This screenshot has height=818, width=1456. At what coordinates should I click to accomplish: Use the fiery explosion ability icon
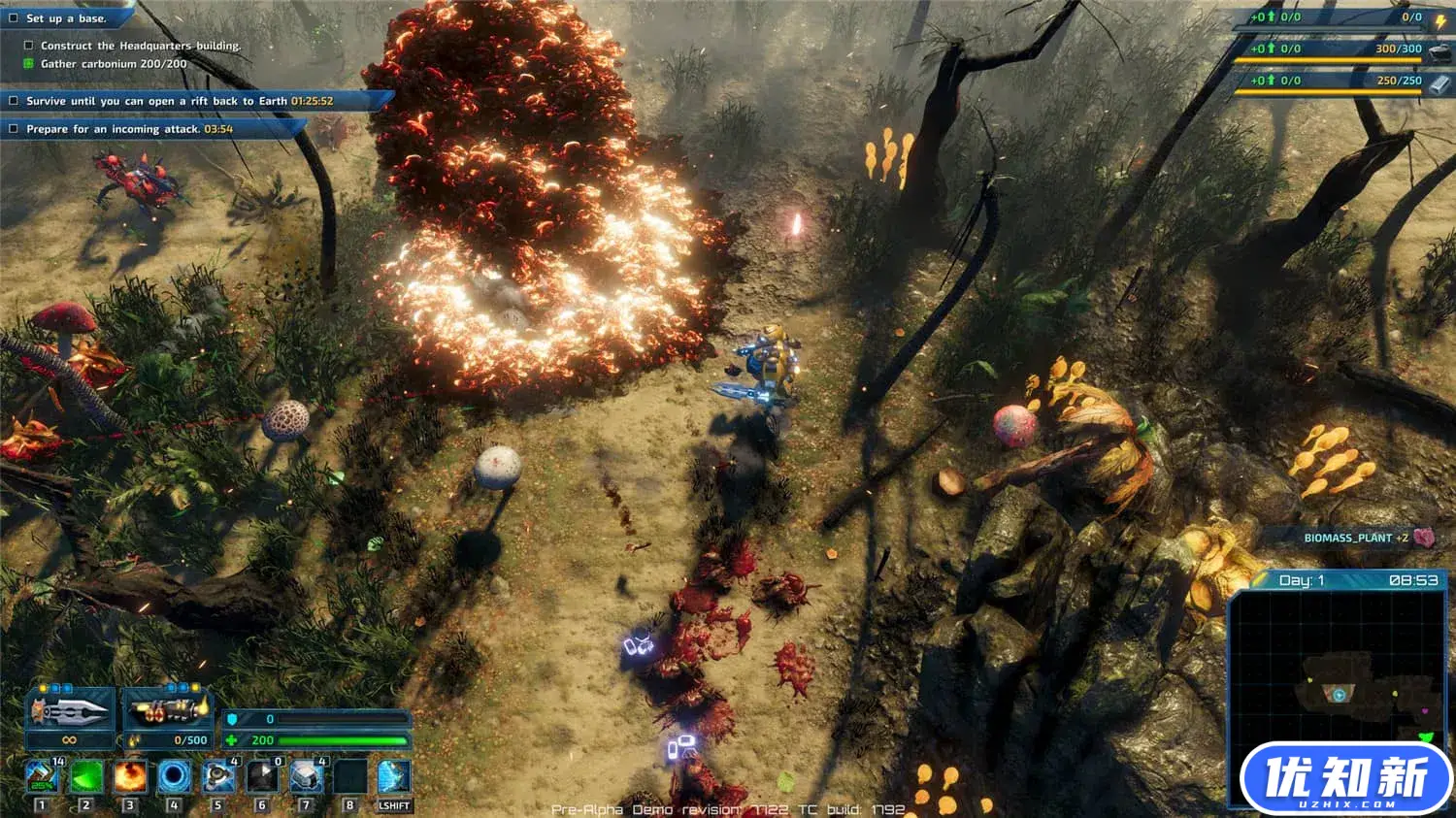(130, 777)
